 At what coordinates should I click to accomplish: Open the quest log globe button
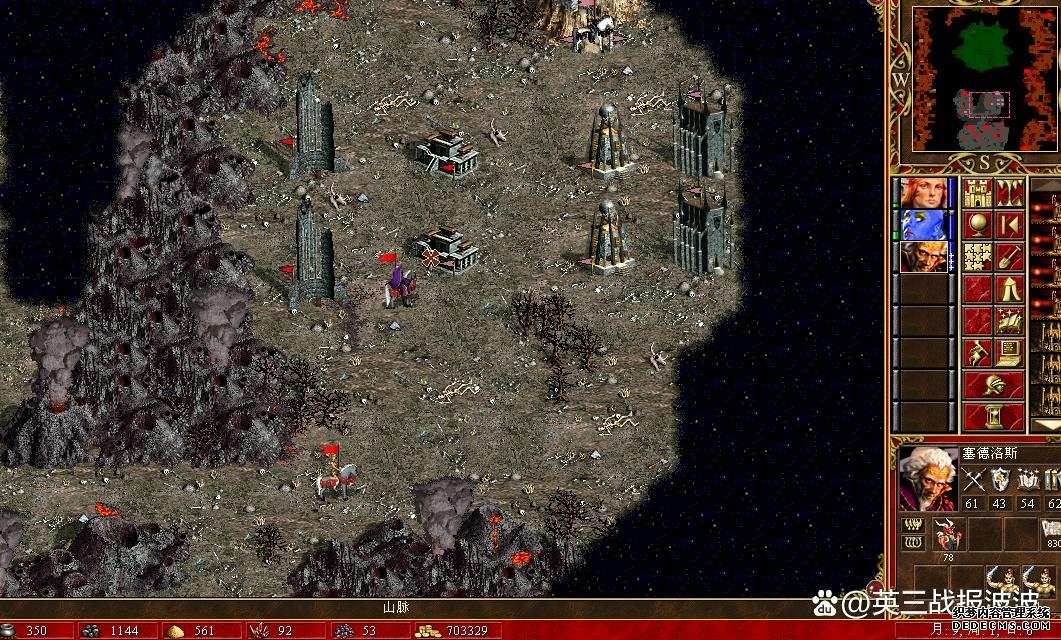coord(977,224)
